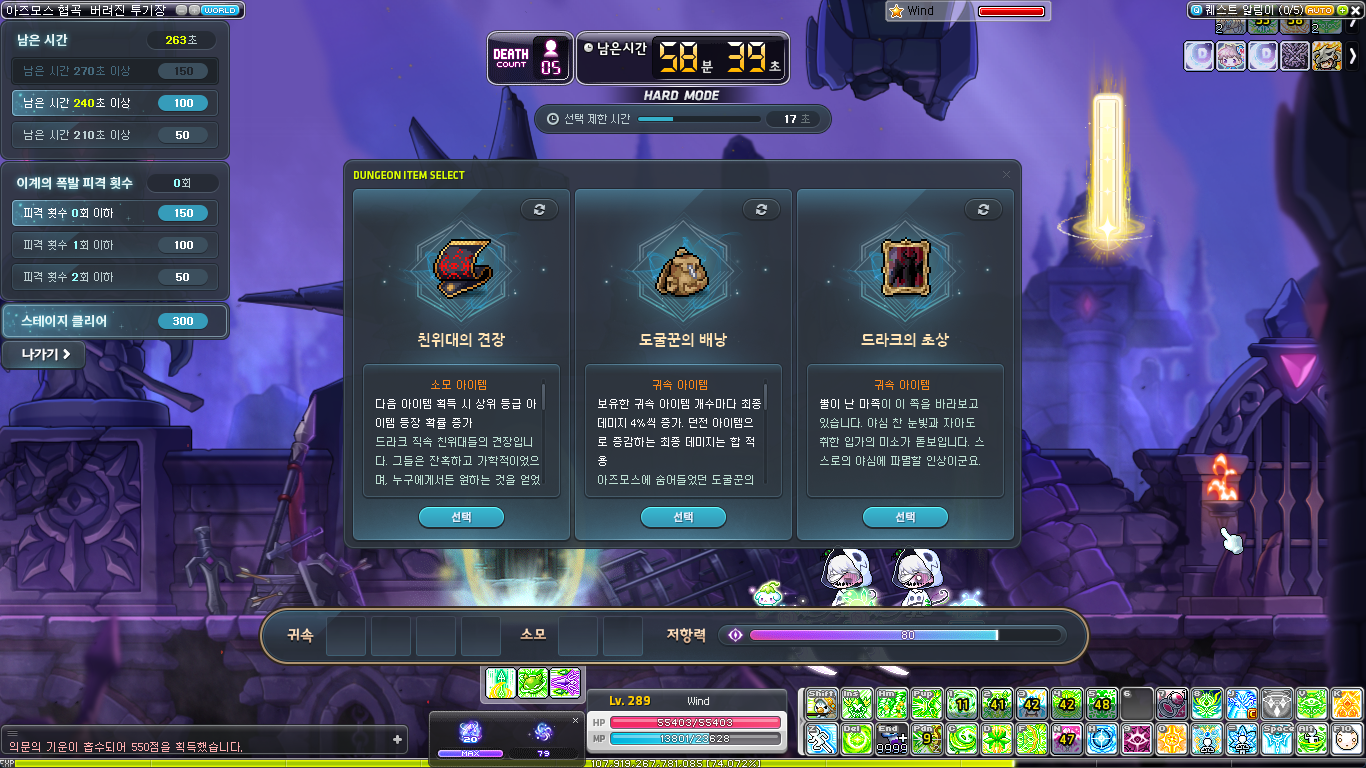
Task: Expand the buff icon row arrow
Action: (1353, 56)
